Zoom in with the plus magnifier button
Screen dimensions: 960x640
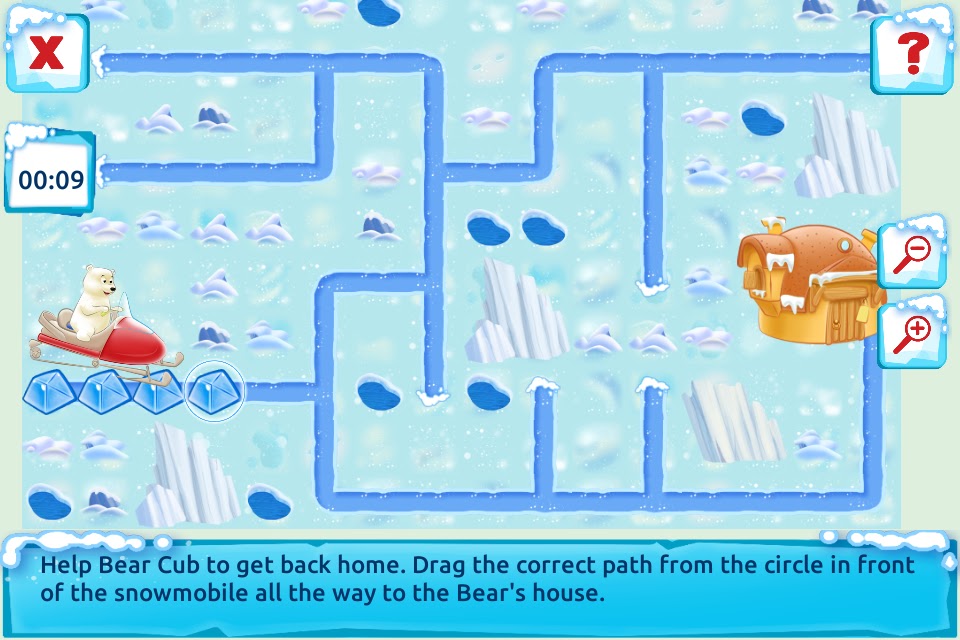coord(911,332)
